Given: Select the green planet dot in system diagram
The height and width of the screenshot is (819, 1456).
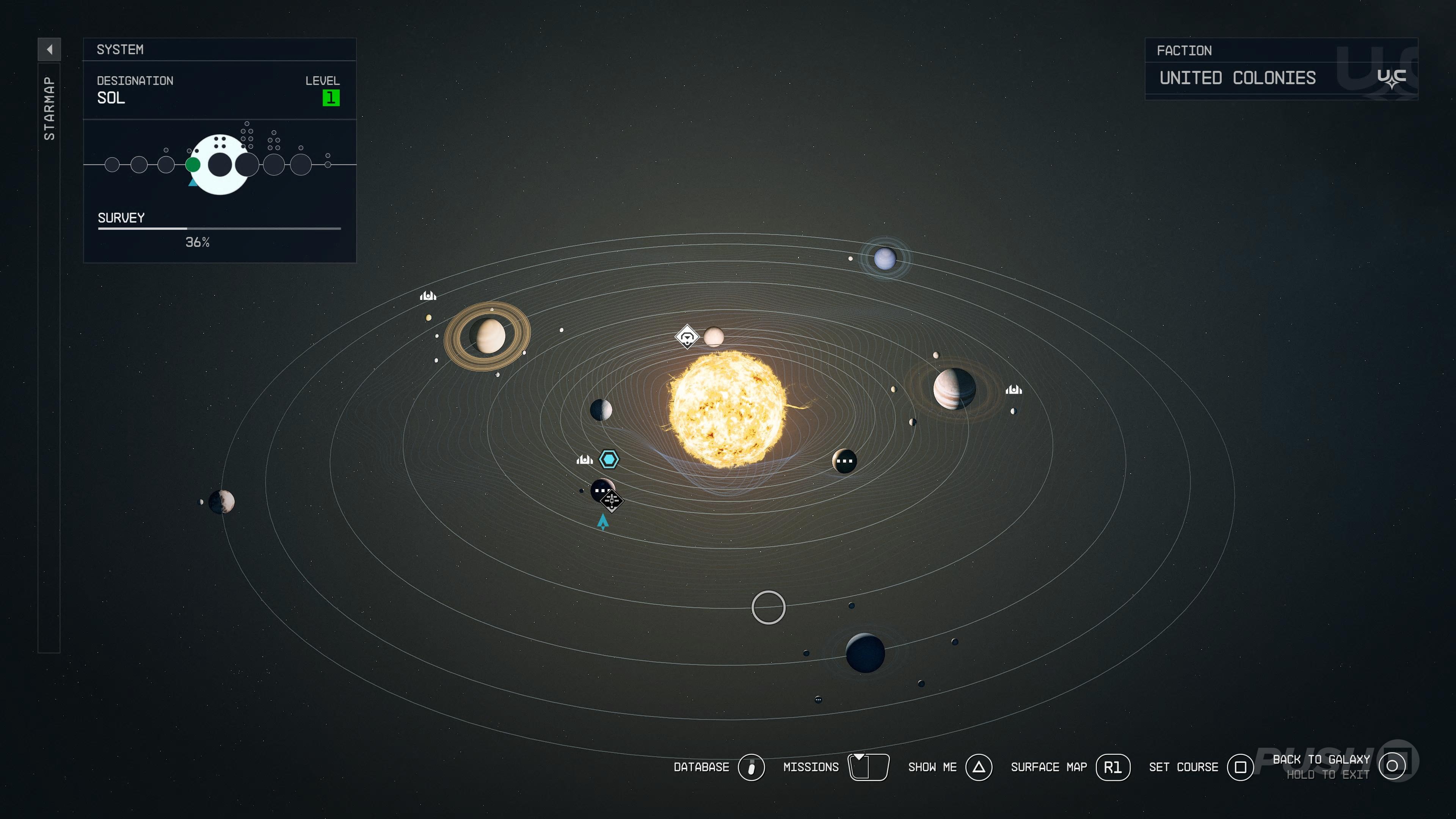Looking at the screenshot, I should (193, 165).
